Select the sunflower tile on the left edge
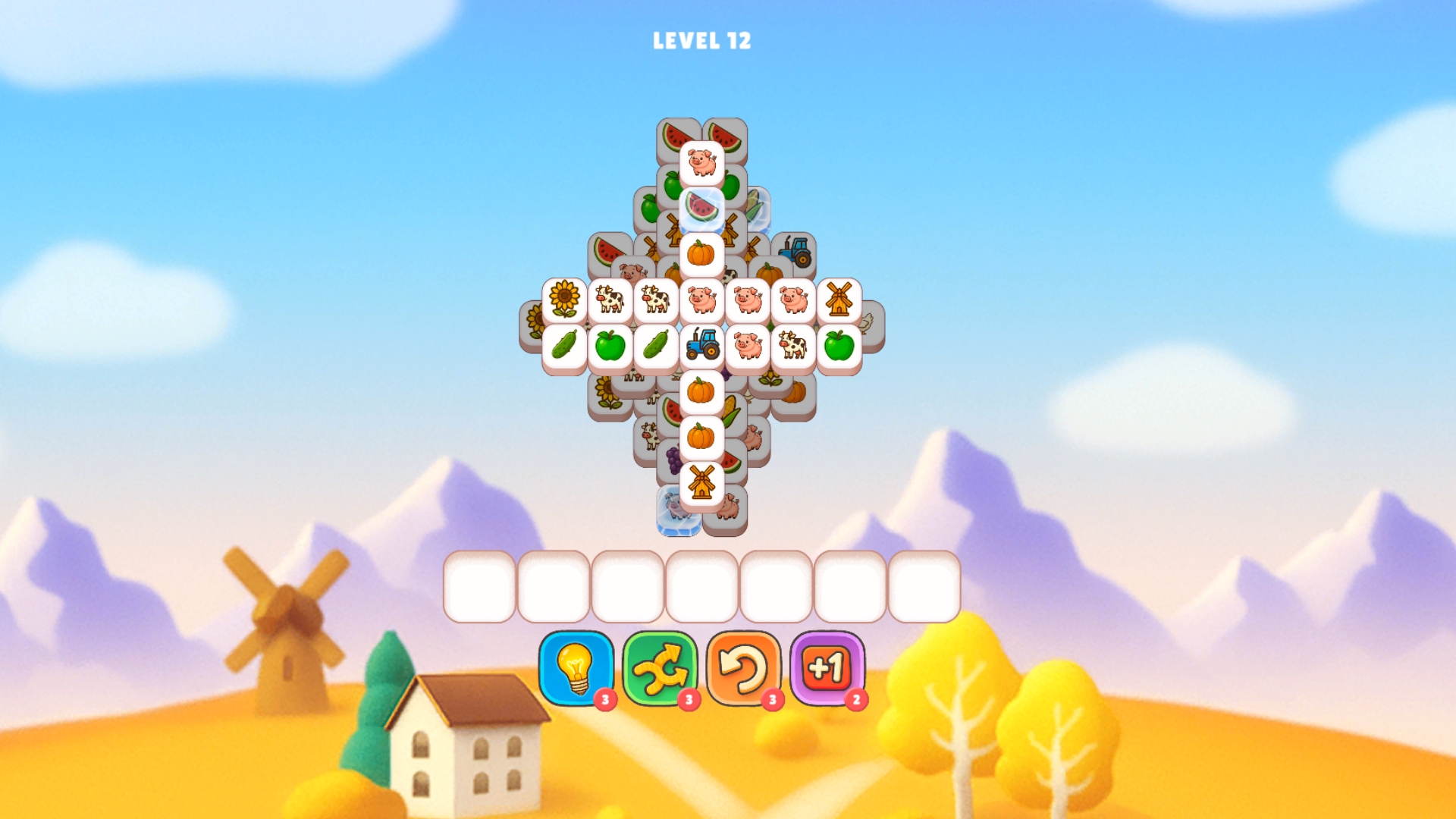Image resolution: width=1456 pixels, height=819 pixels. tap(563, 300)
